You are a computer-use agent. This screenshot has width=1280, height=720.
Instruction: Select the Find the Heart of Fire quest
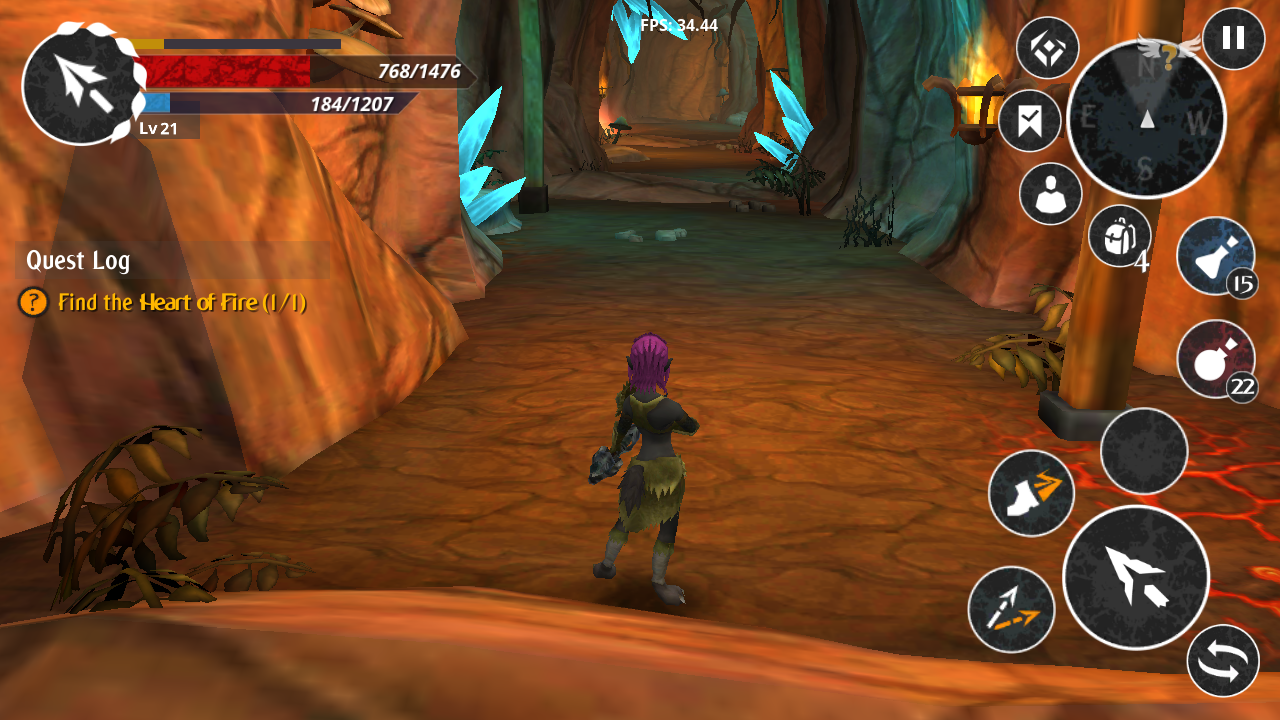181,302
